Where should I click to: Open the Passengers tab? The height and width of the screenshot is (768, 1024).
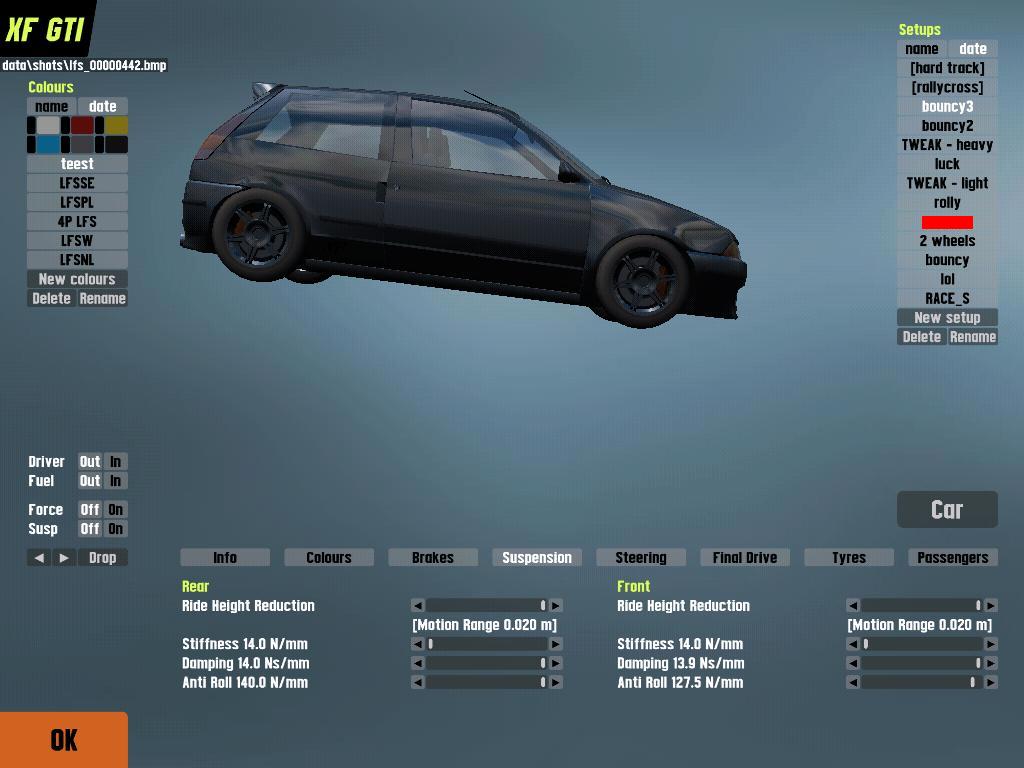click(x=952, y=558)
